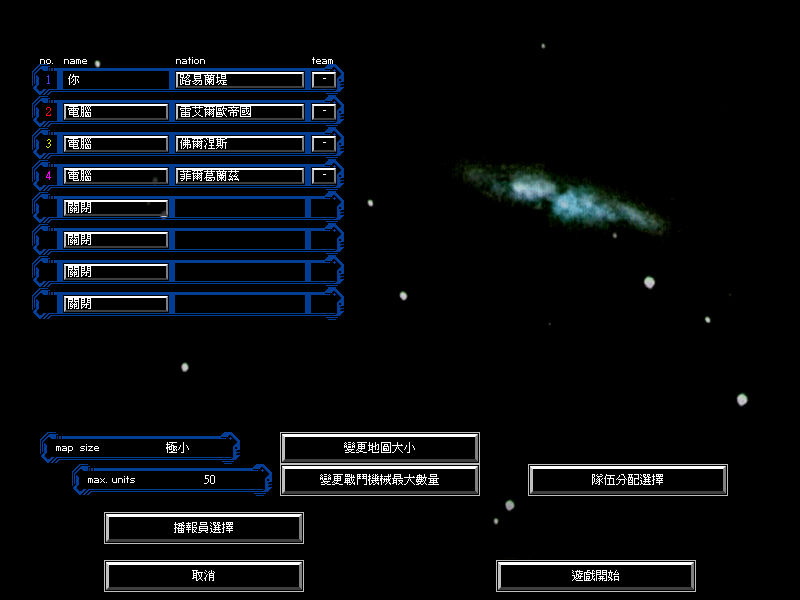Change player 4 nation 菲爾墓蘭茲
The width and height of the screenshot is (800, 600).
point(240,176)
